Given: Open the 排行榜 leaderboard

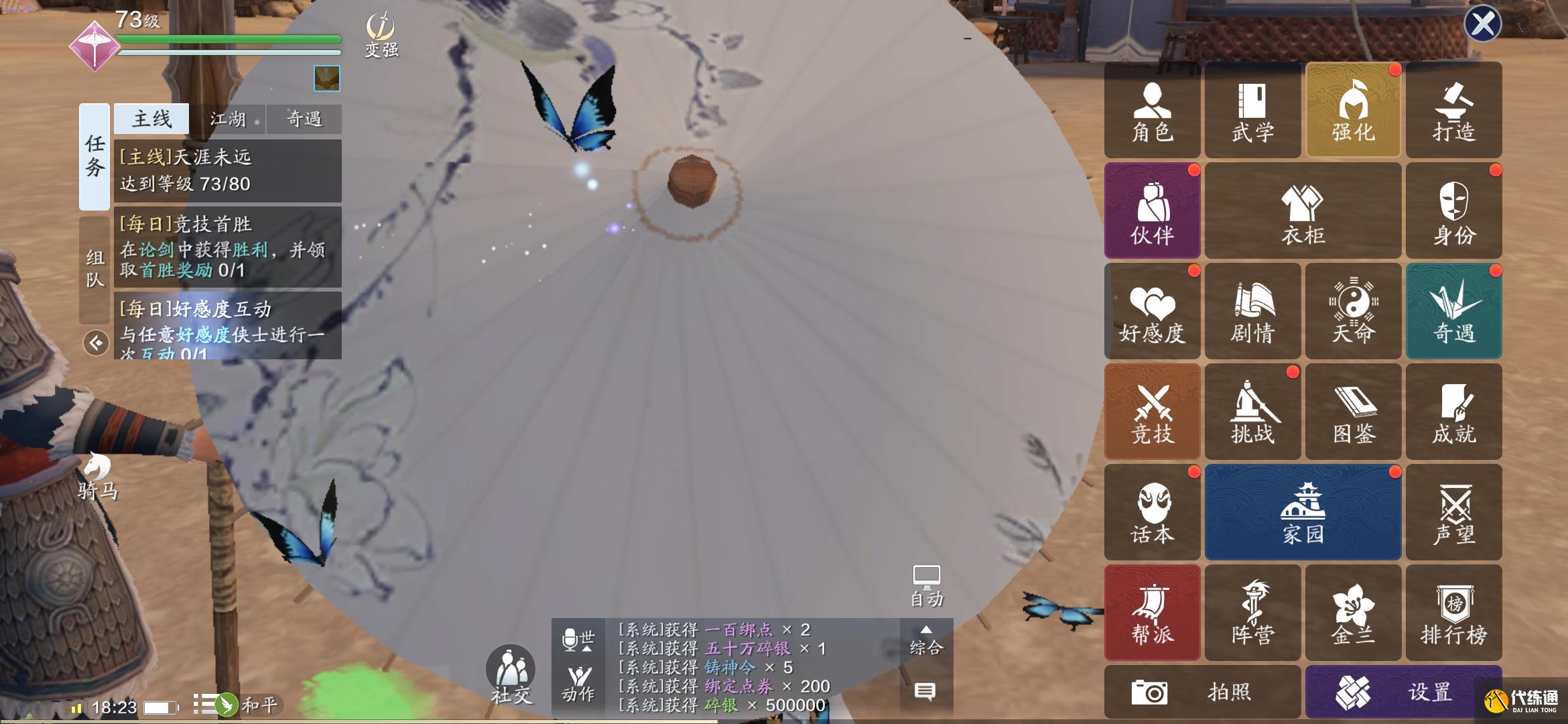Looking at the screenshot, I should click(1453, 613).
